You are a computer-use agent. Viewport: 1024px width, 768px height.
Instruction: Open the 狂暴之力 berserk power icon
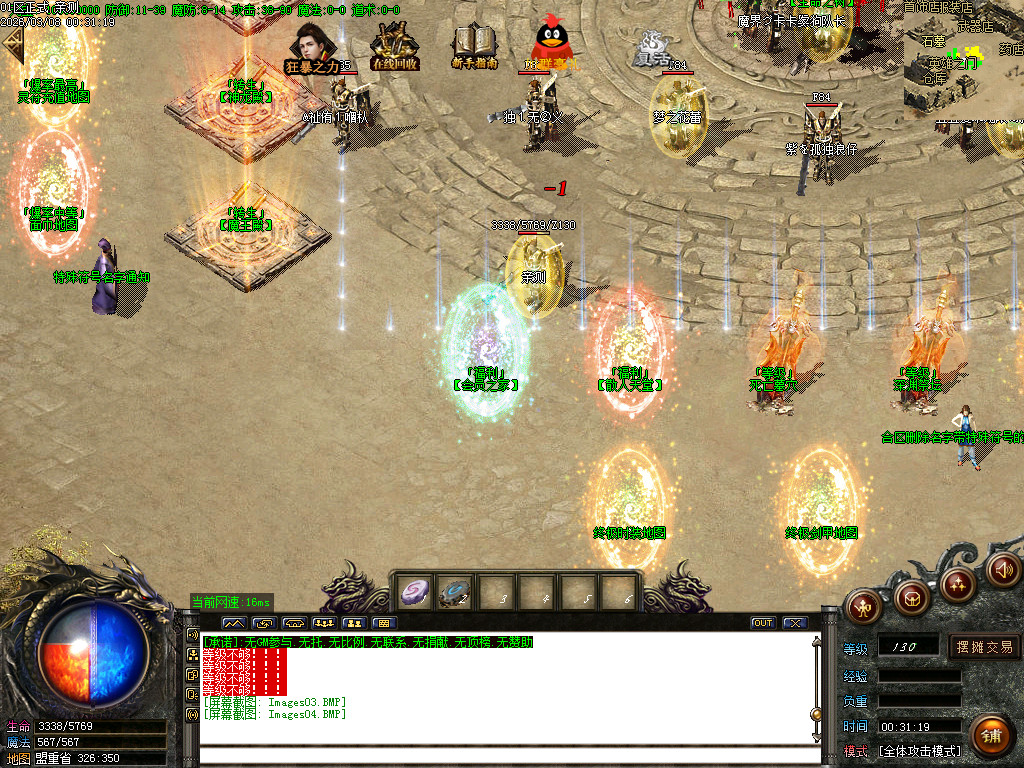click(313, 49)
